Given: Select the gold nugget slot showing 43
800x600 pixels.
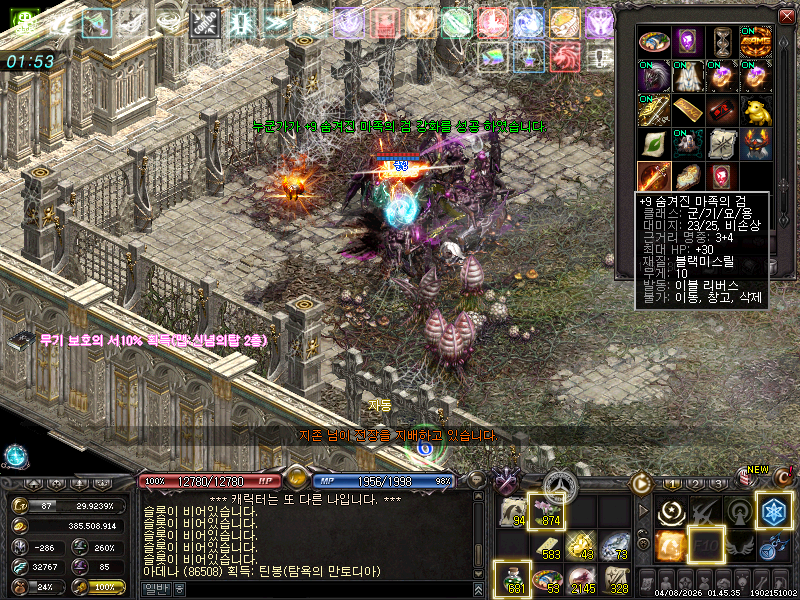Looking at the screenshot, I should (582, 545).
